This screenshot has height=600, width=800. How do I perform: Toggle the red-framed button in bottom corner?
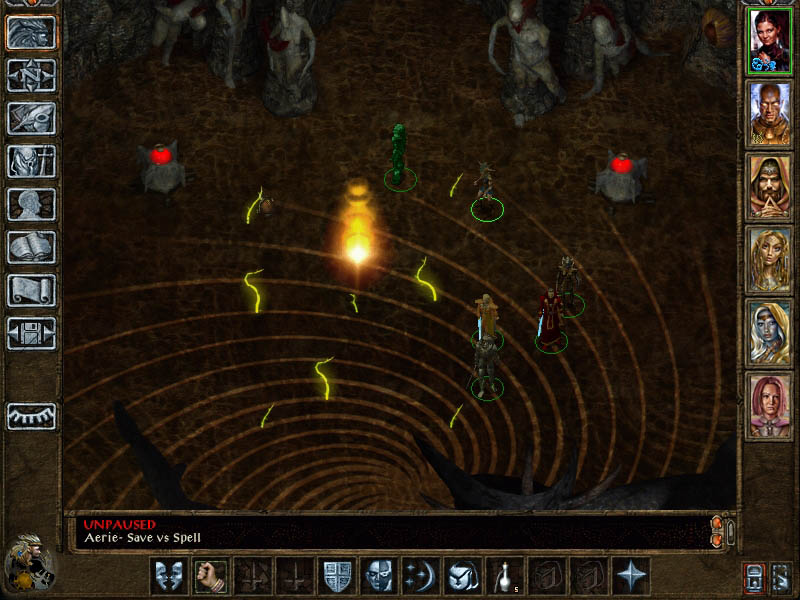(753, 577)
